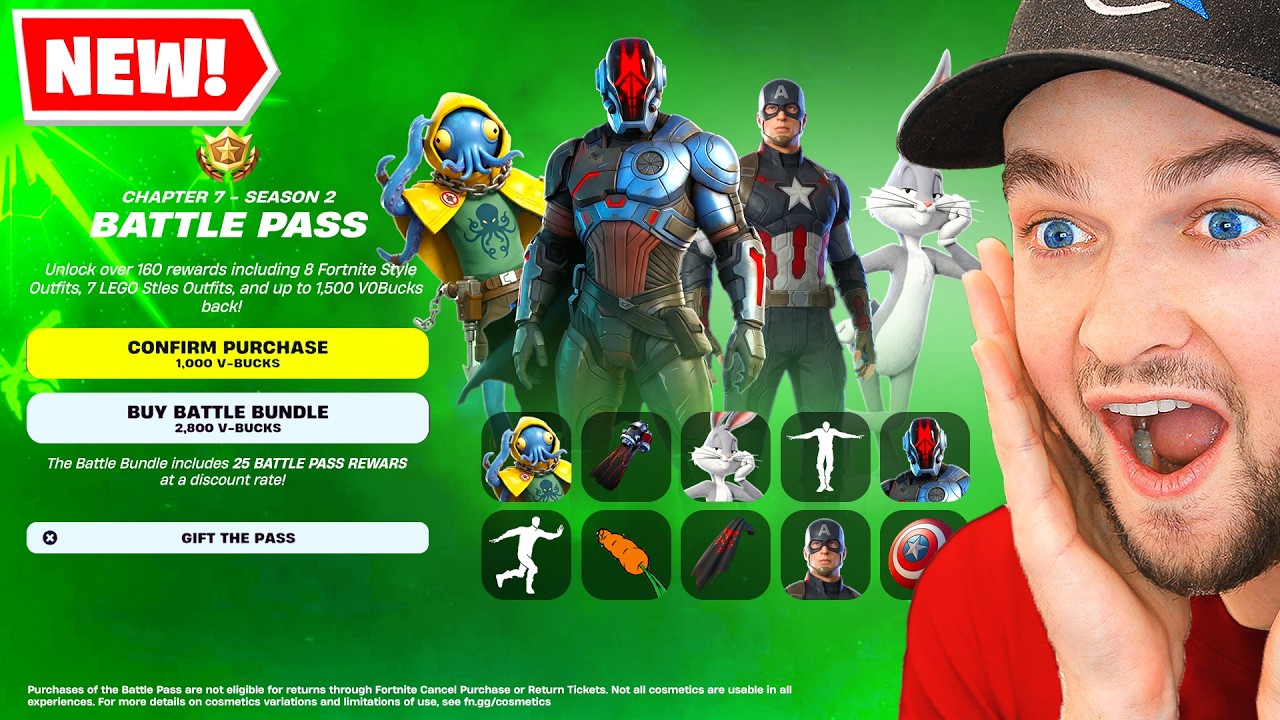The image size is (1280, 720).
Task: Click the X icon on Gift the Pass
Action: 50,538
